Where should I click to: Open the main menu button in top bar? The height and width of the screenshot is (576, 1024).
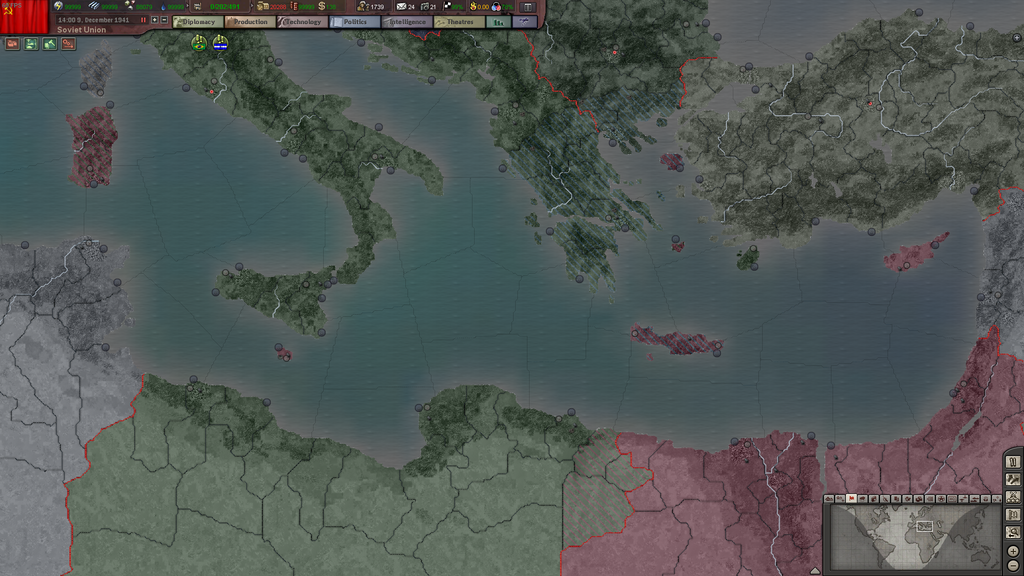coord(527,7)
